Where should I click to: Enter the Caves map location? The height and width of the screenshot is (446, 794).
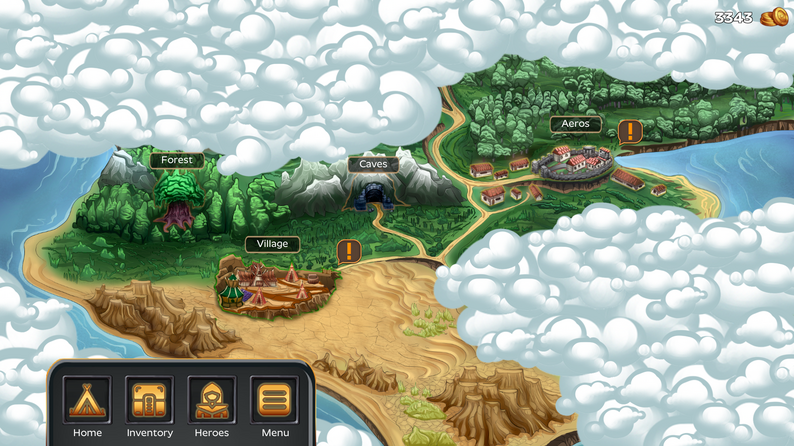point(373,188)
